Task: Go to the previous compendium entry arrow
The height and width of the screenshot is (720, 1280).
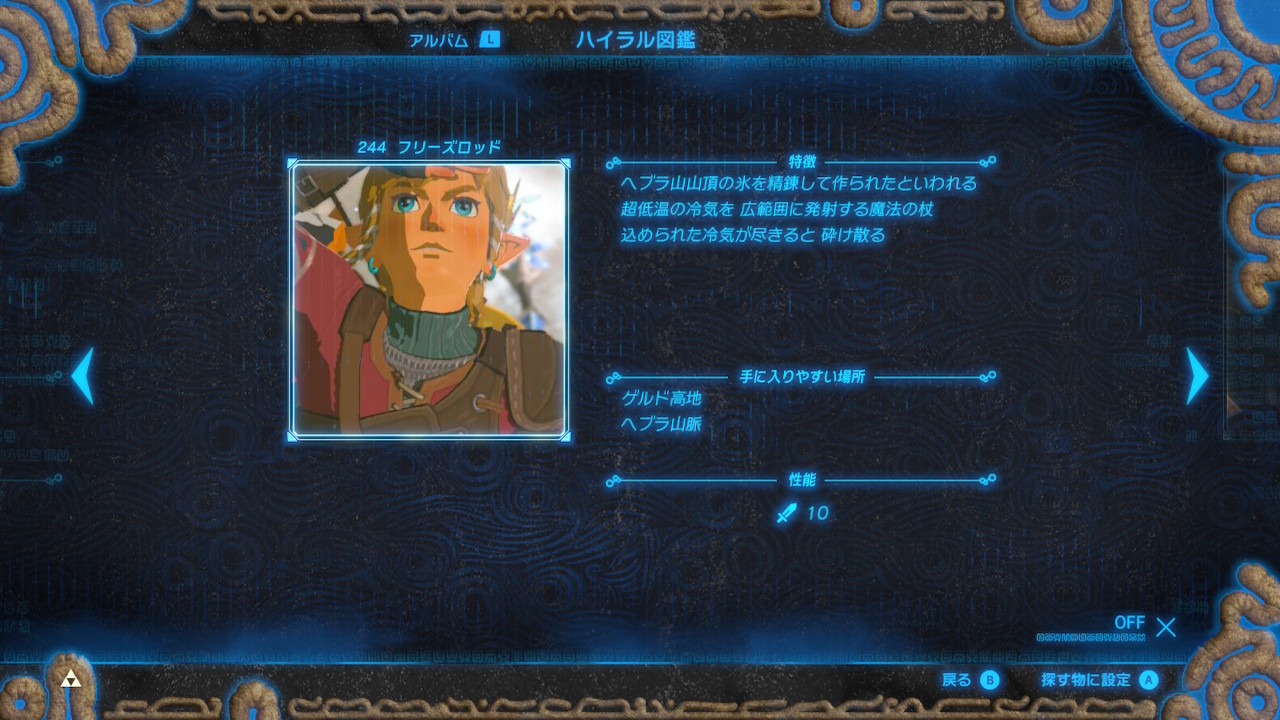Action: [x=83, y=376]
